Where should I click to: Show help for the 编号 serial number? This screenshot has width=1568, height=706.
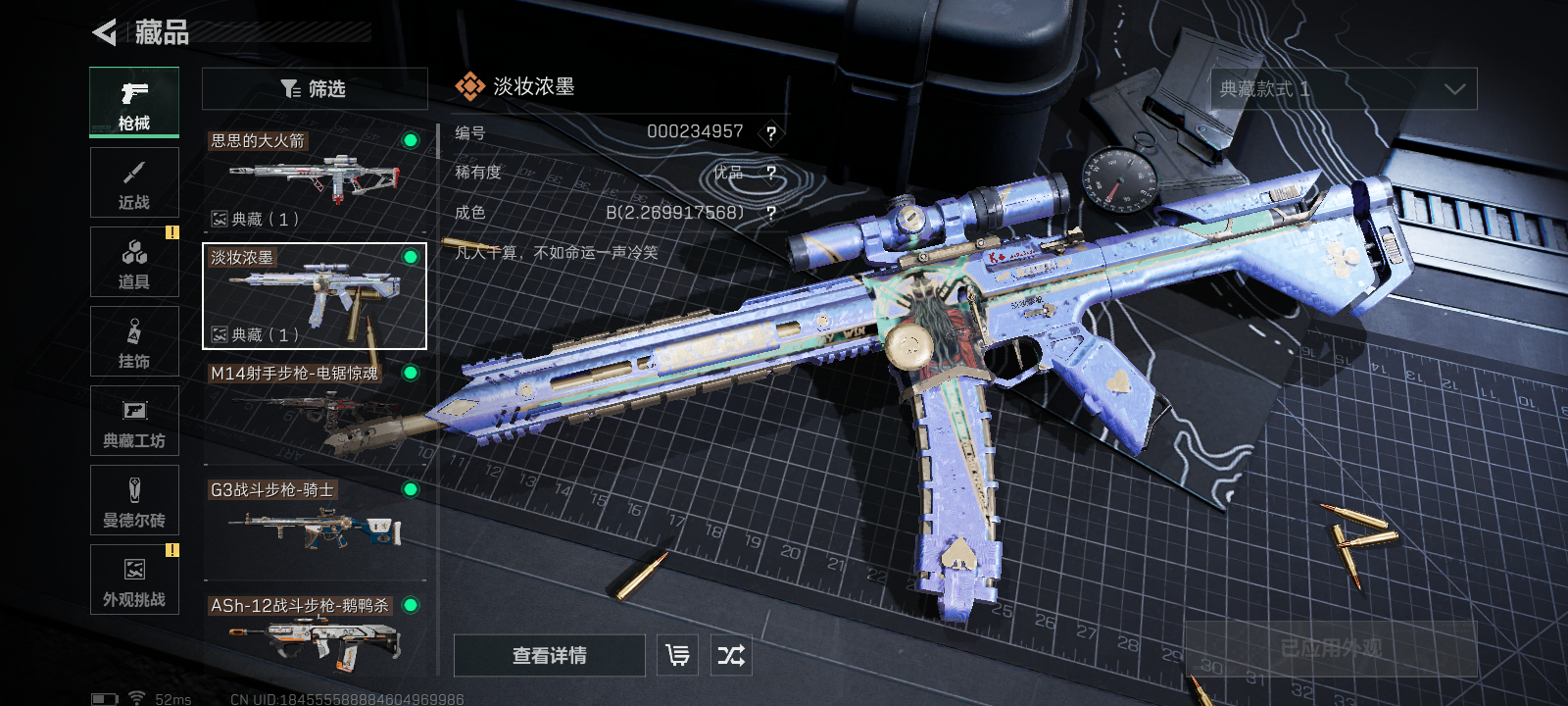[x=771, y=133]
